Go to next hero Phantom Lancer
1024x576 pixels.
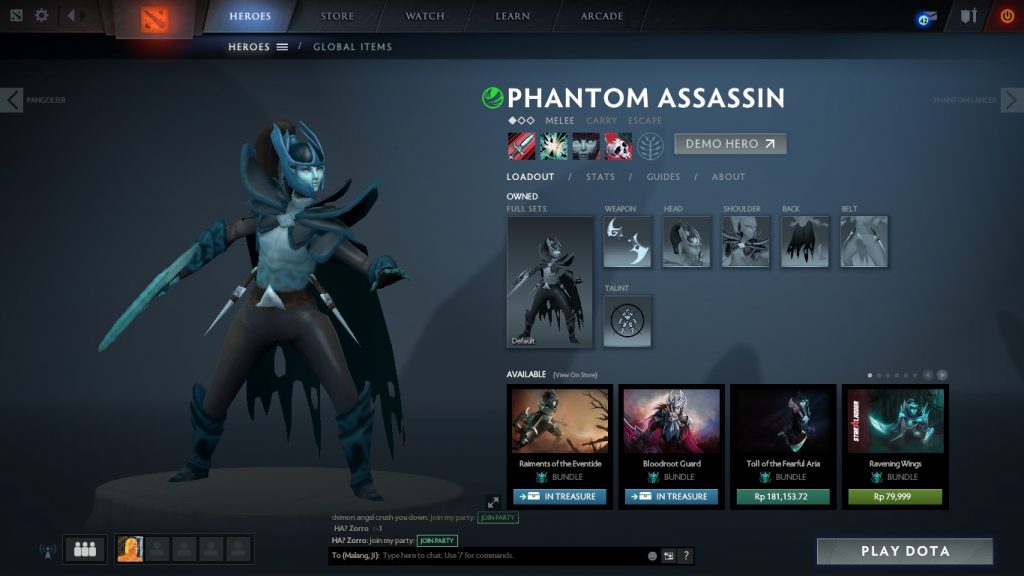pyautogui.click(x=1012, y=100)
